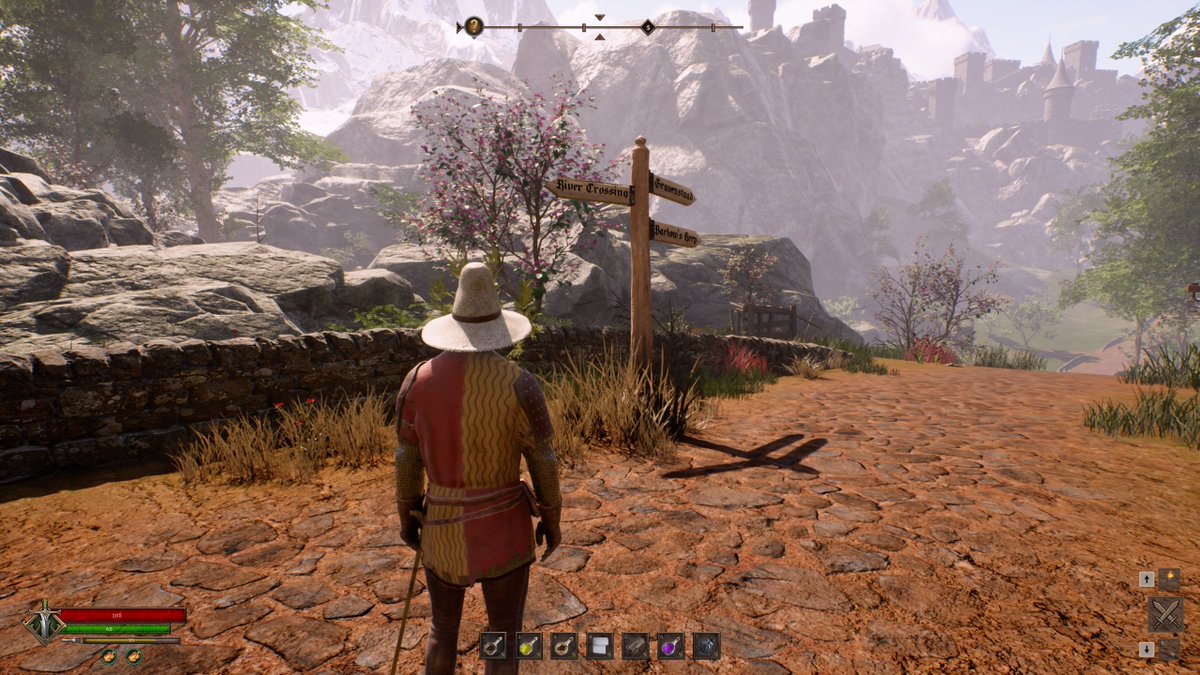Select the torch flame equipment slot
This screenshot has height=675, width=1200.
click(x=1168, y=579)
